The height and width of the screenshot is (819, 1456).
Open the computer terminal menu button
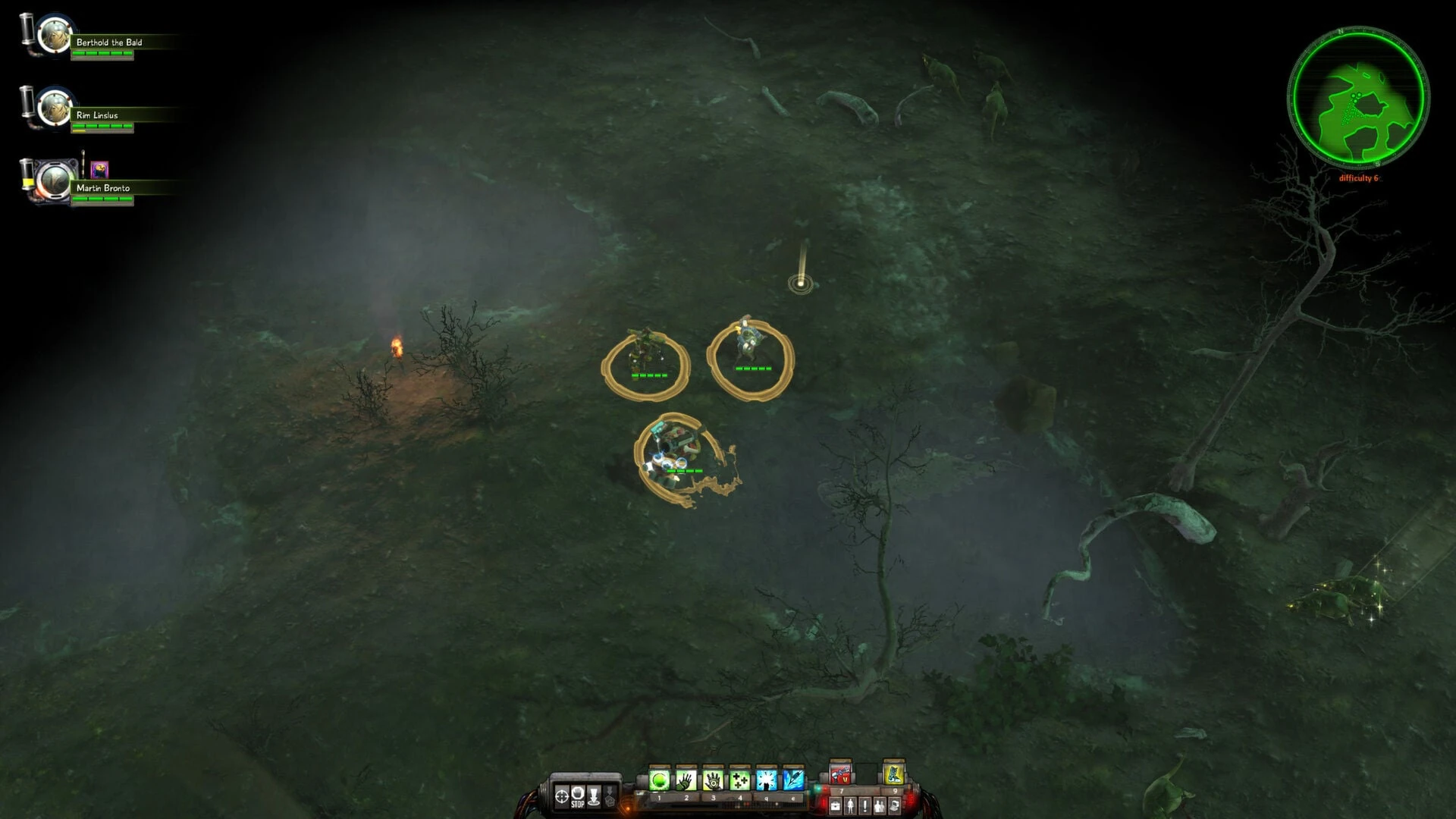click(x=895, y=806)
